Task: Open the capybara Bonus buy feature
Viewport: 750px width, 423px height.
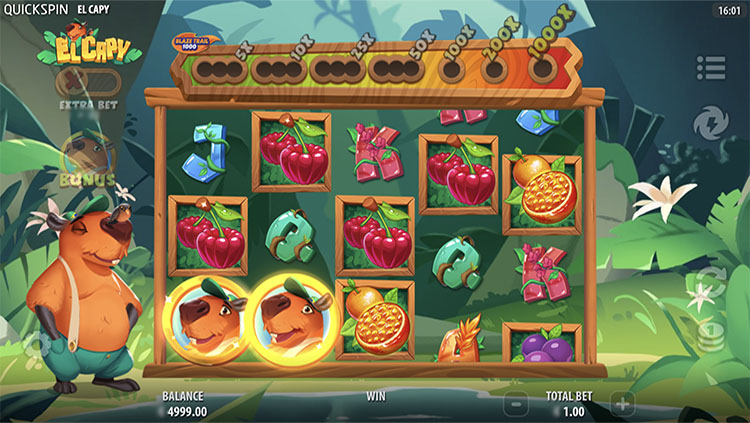Action: tap(88, 158)
